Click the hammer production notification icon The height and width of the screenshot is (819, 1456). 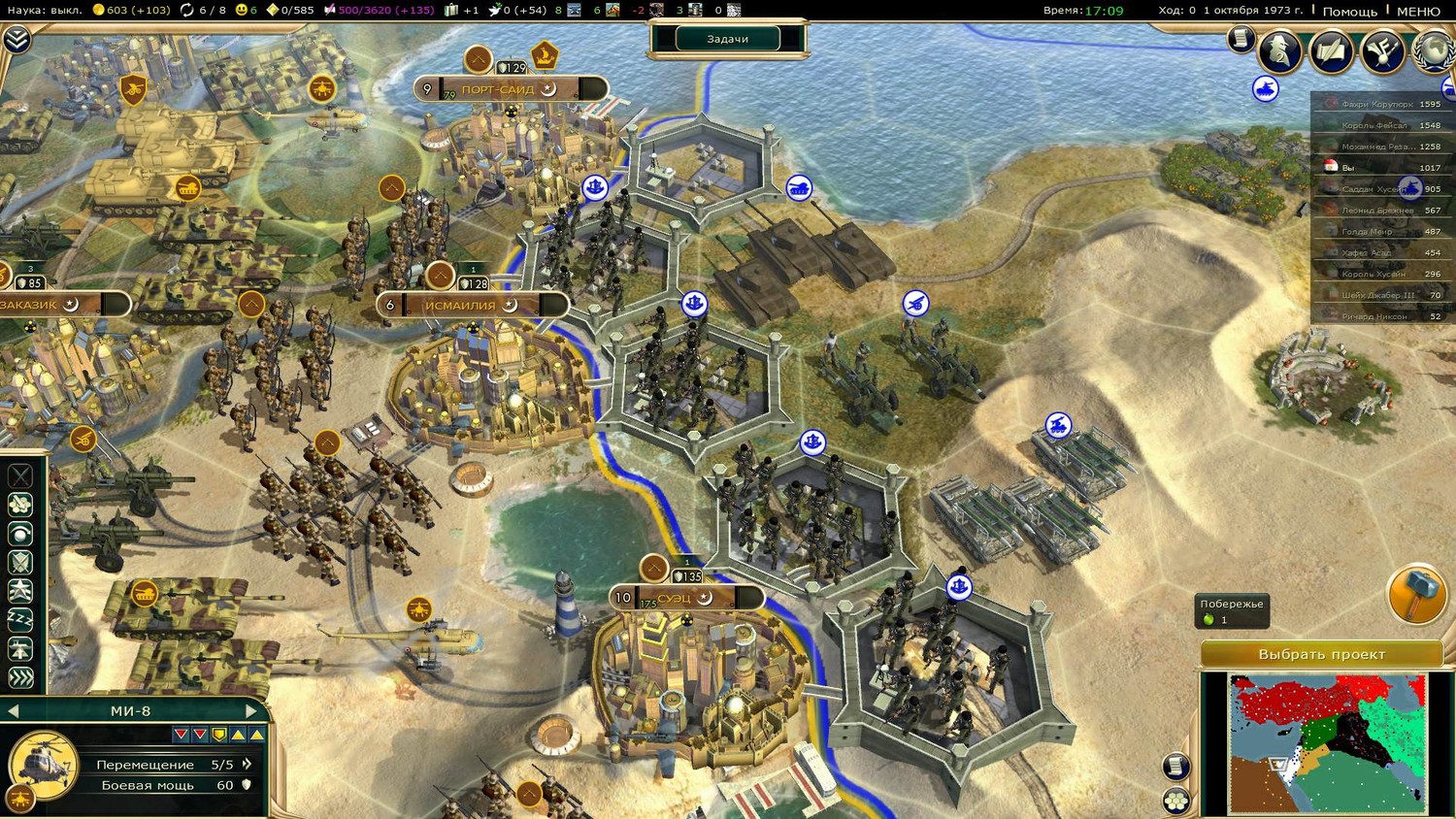(1416, 594)
